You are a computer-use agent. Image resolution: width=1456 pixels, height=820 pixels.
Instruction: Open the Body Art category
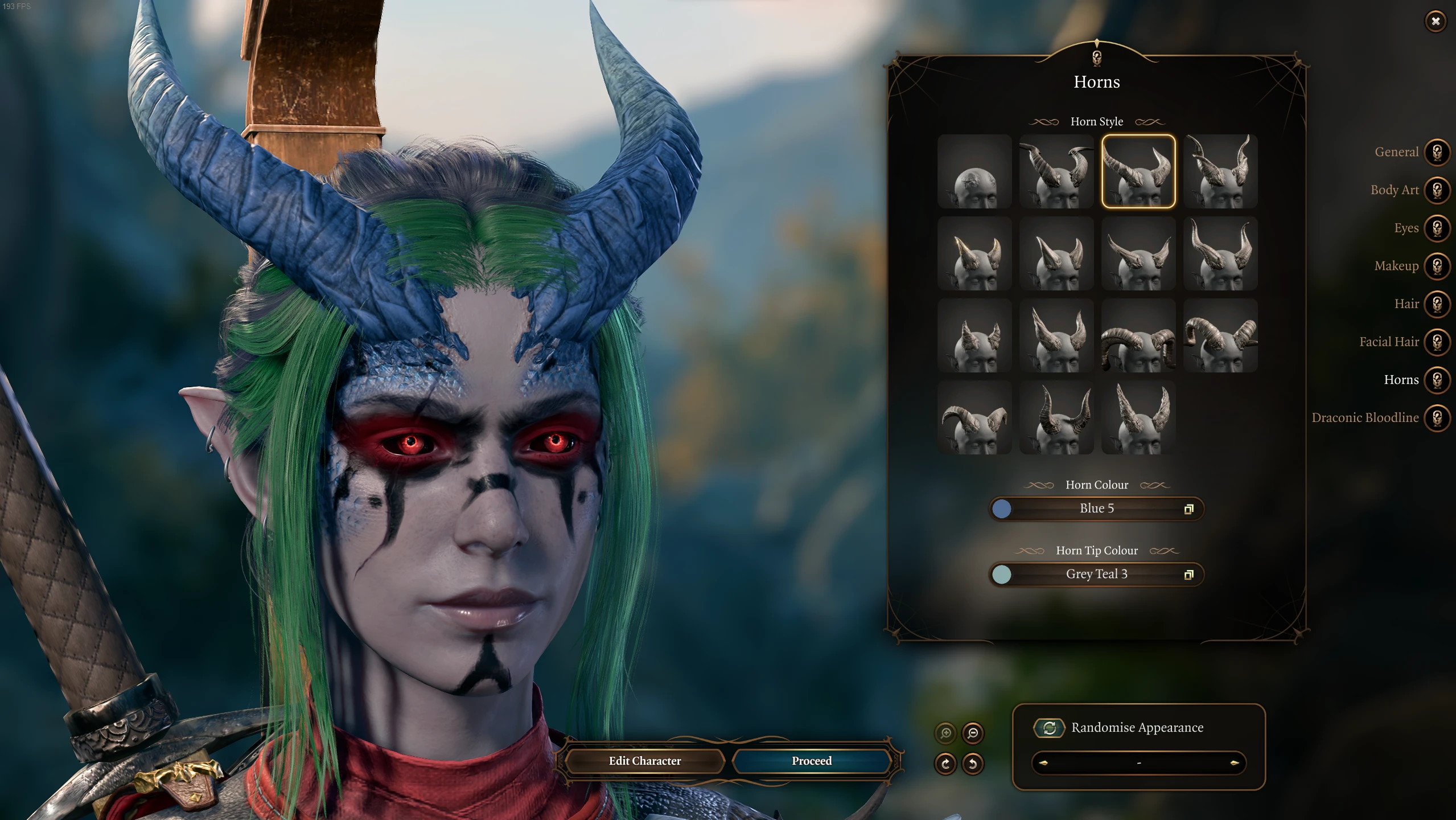1437,190
